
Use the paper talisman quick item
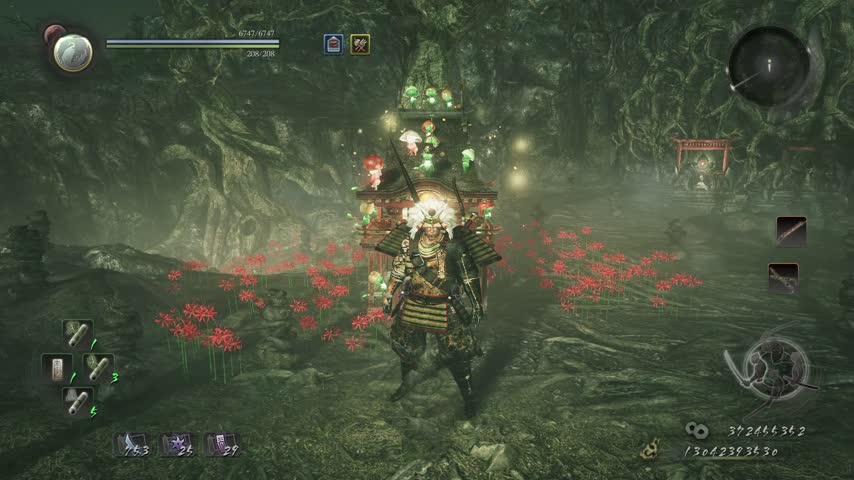tap(57, 367)
